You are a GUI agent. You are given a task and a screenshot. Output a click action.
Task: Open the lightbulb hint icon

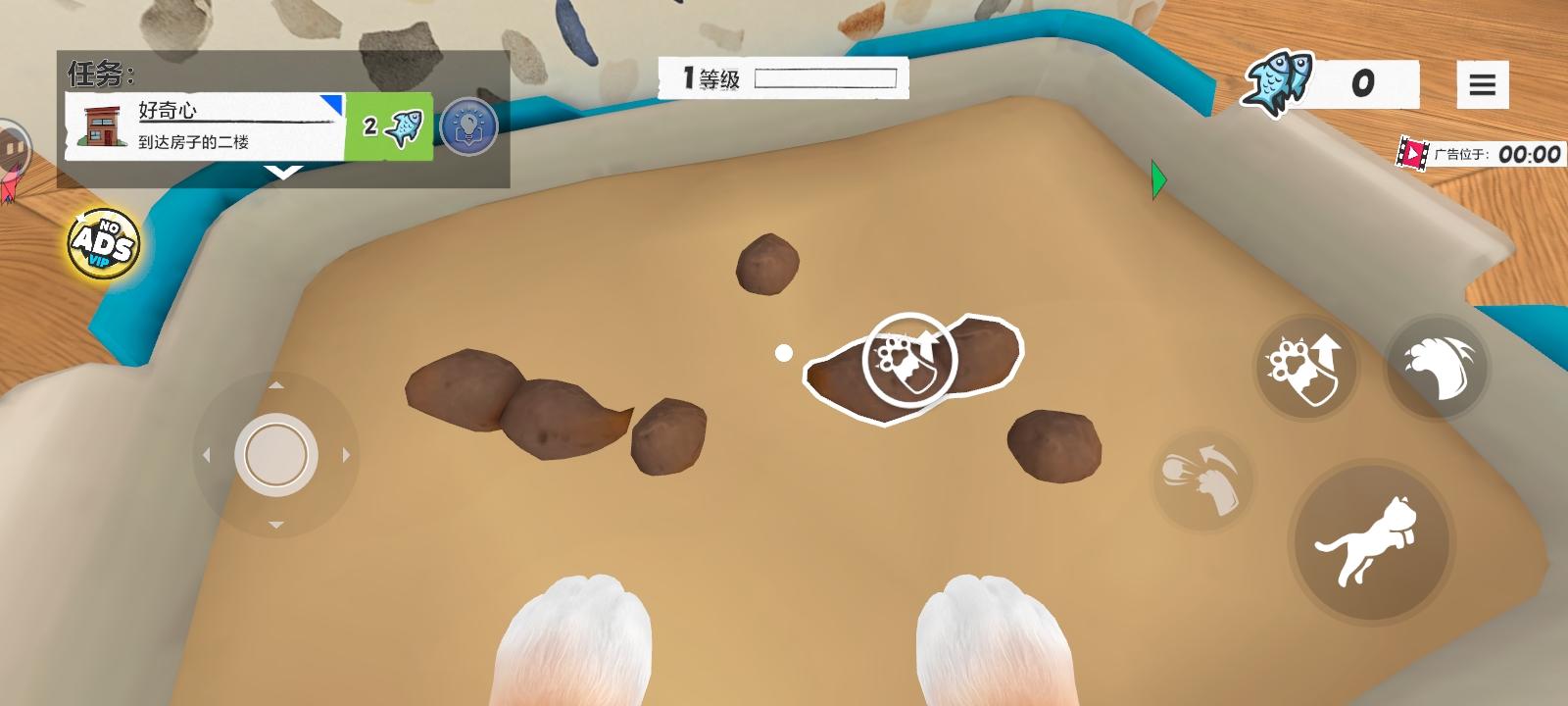pyautogui.click(x=465, y=127)
